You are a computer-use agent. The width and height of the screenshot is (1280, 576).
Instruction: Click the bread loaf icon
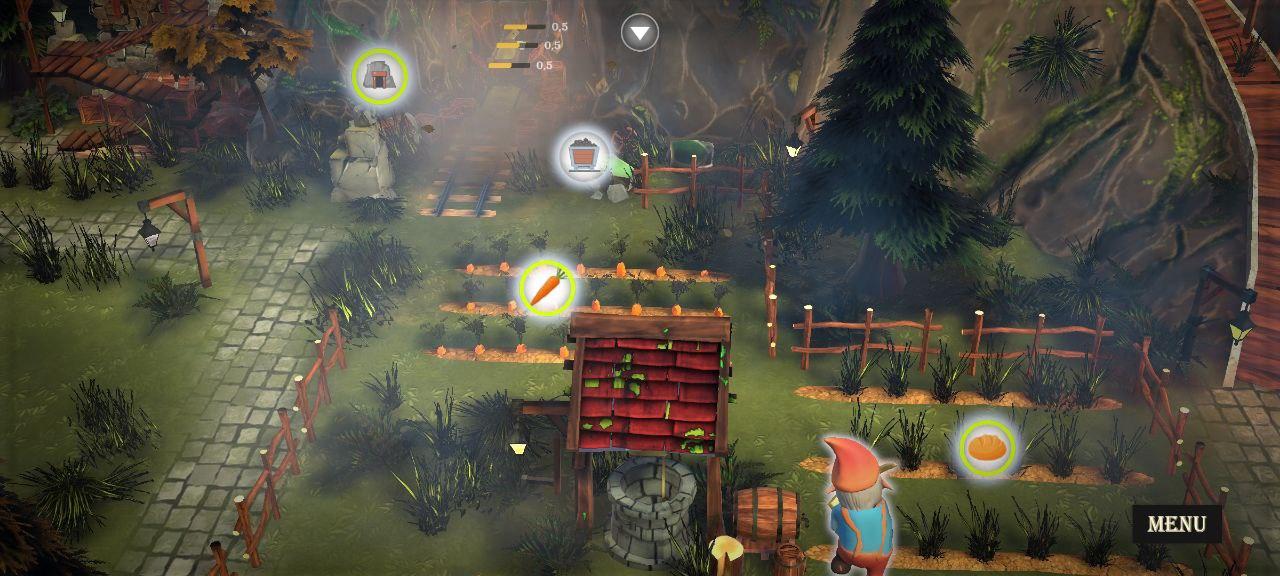(x=988, y=447)
